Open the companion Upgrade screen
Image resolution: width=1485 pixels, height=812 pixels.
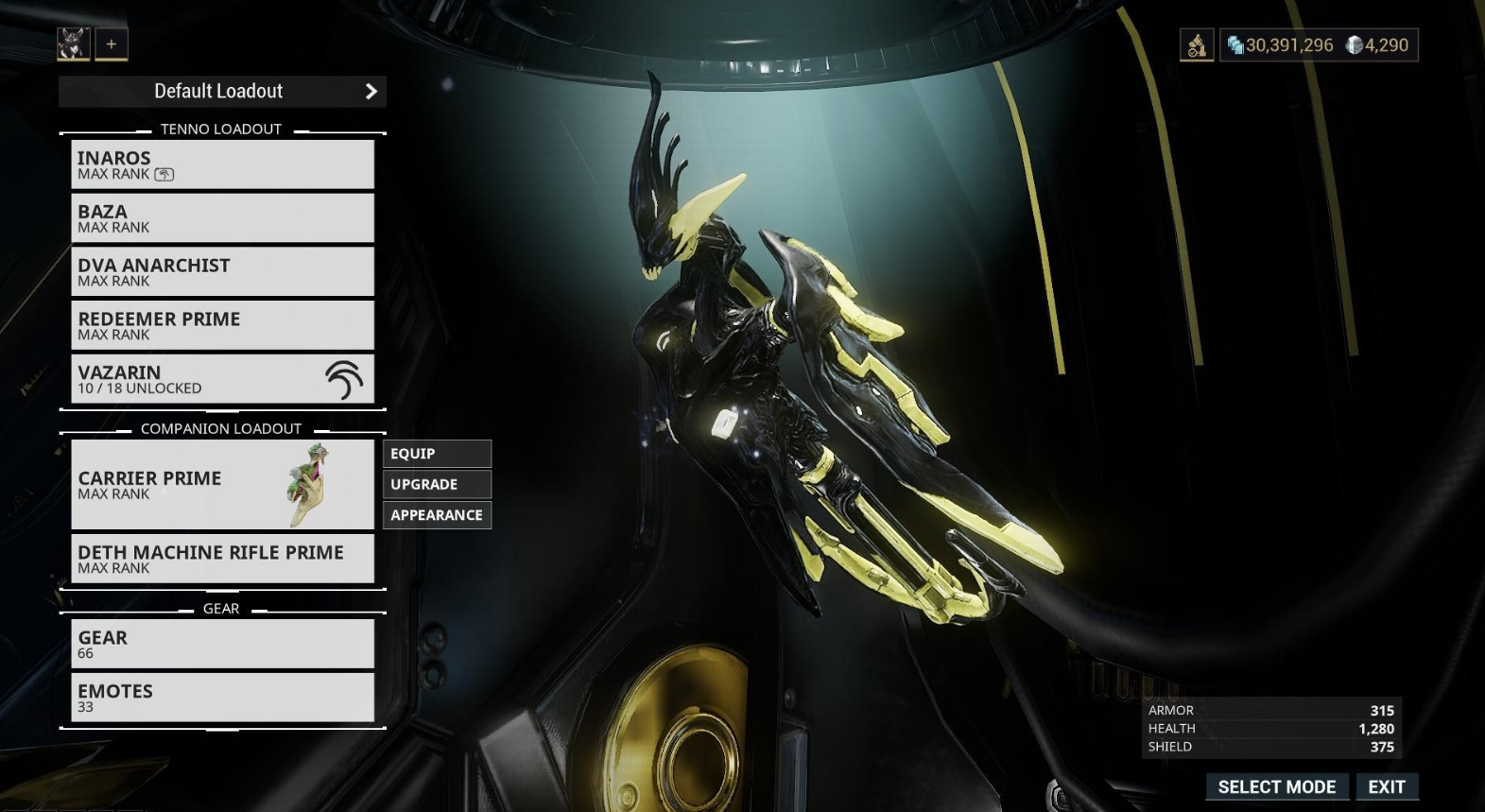coord(437,485)
